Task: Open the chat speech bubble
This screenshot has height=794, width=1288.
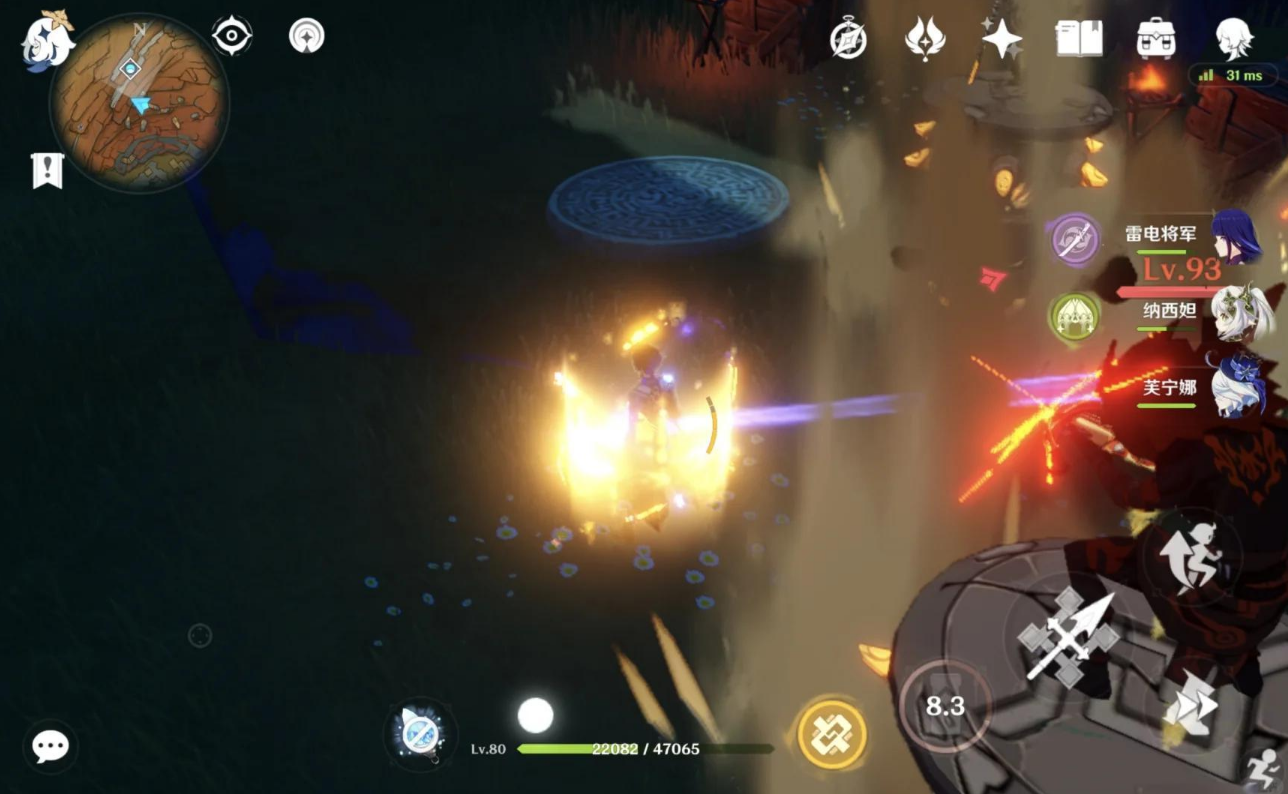Action: (x=50, y=746)
